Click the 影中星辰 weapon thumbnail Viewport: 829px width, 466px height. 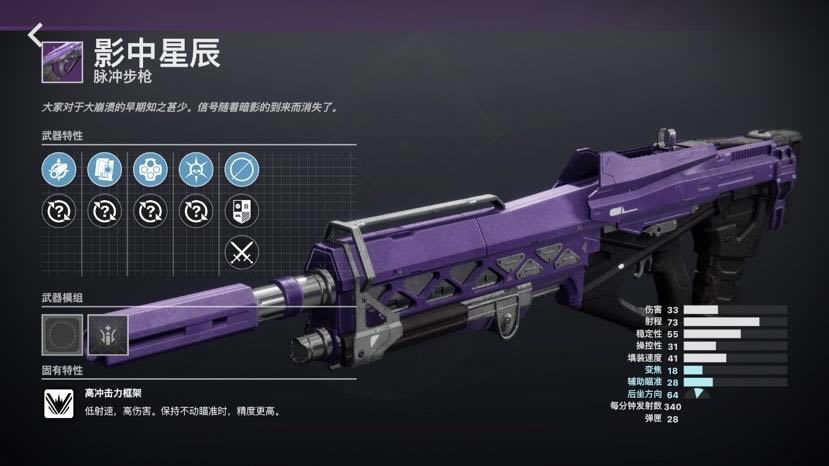pos(62,61)
